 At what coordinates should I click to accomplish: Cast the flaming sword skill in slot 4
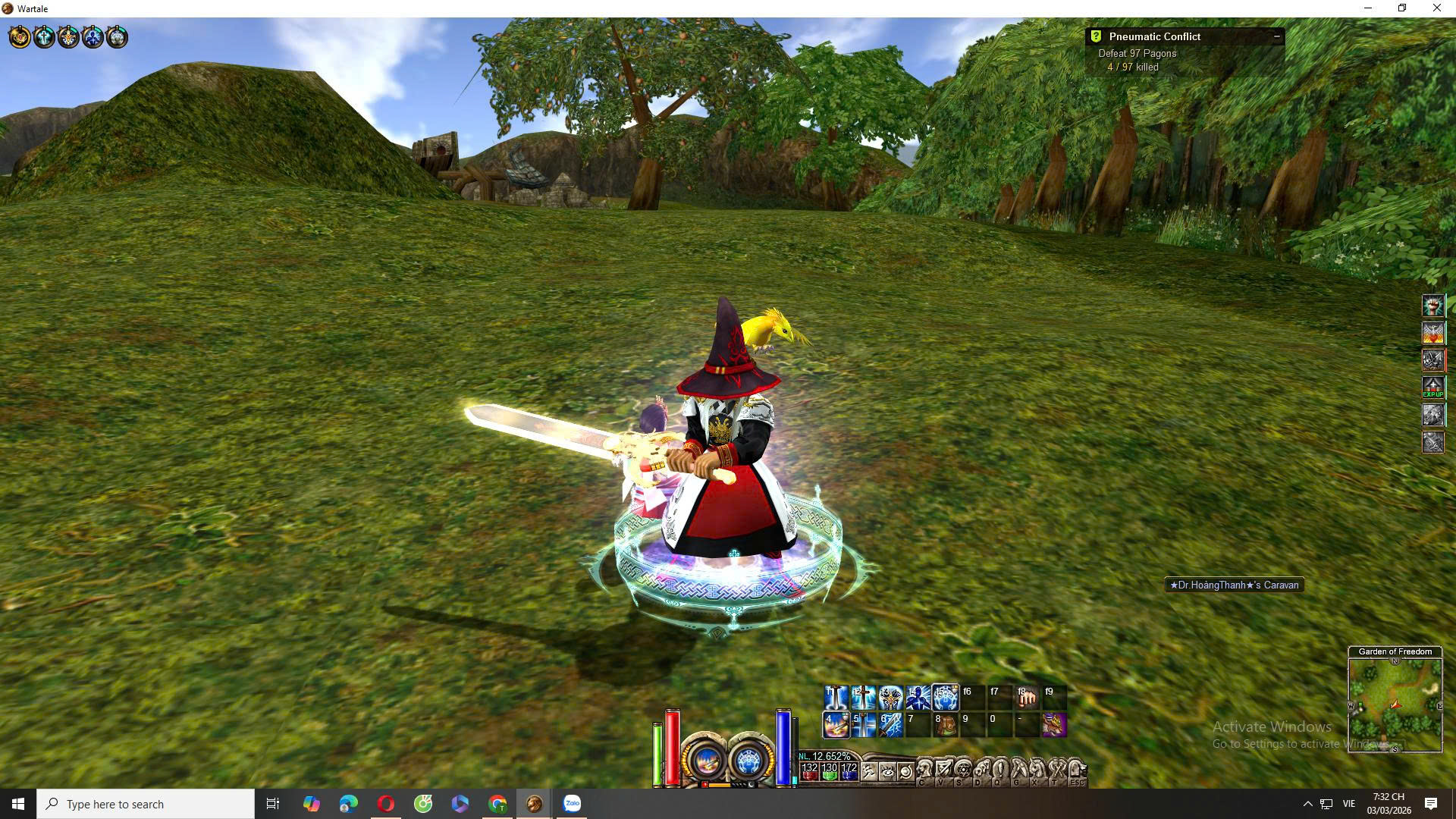pos(836,725)
